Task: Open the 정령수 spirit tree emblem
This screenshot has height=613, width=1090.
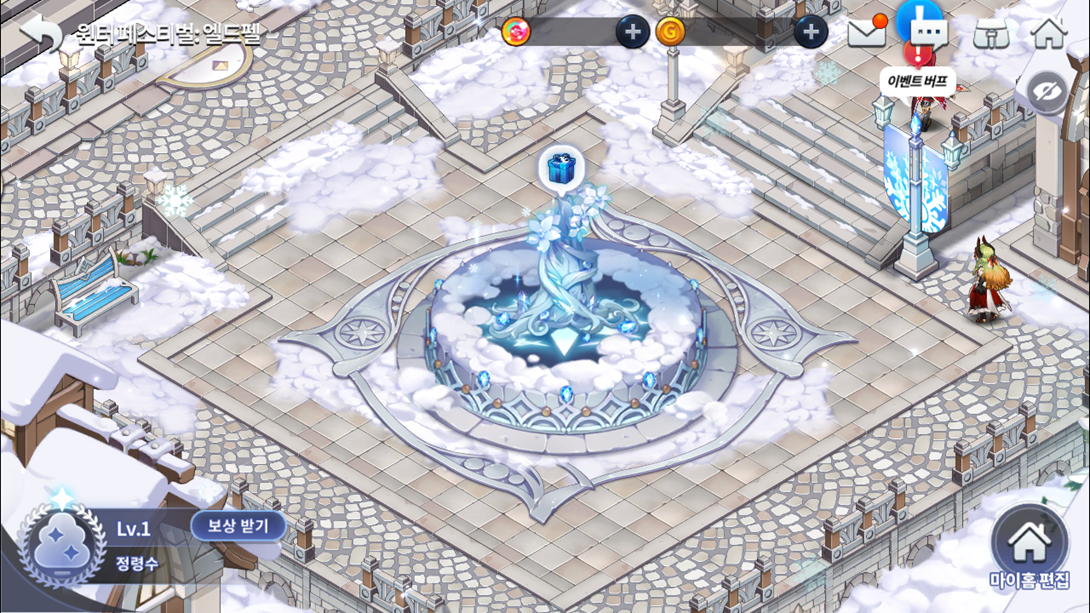Action: pos(63,546)
